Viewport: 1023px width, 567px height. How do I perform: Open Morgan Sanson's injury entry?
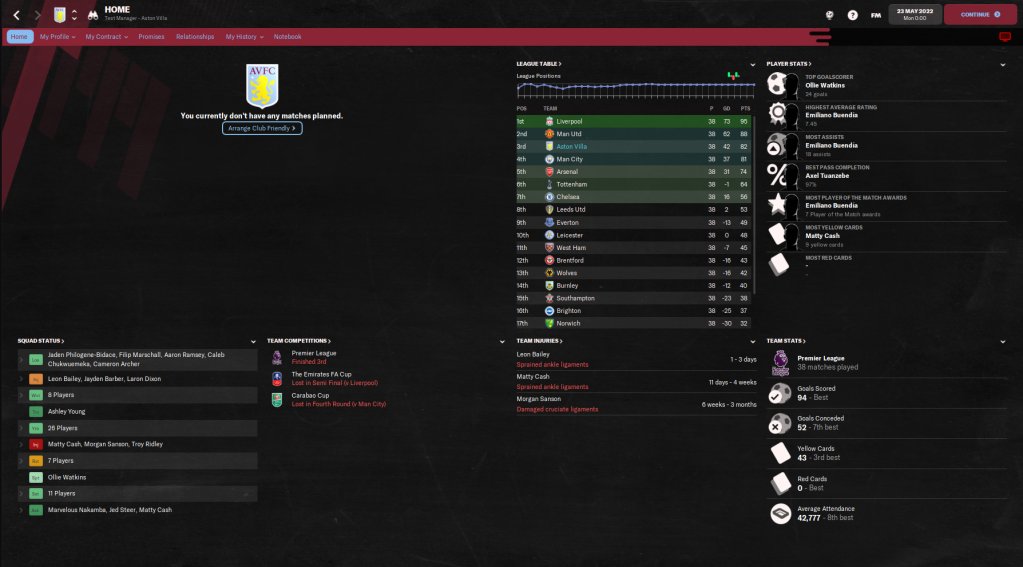(x=539, y=399)
